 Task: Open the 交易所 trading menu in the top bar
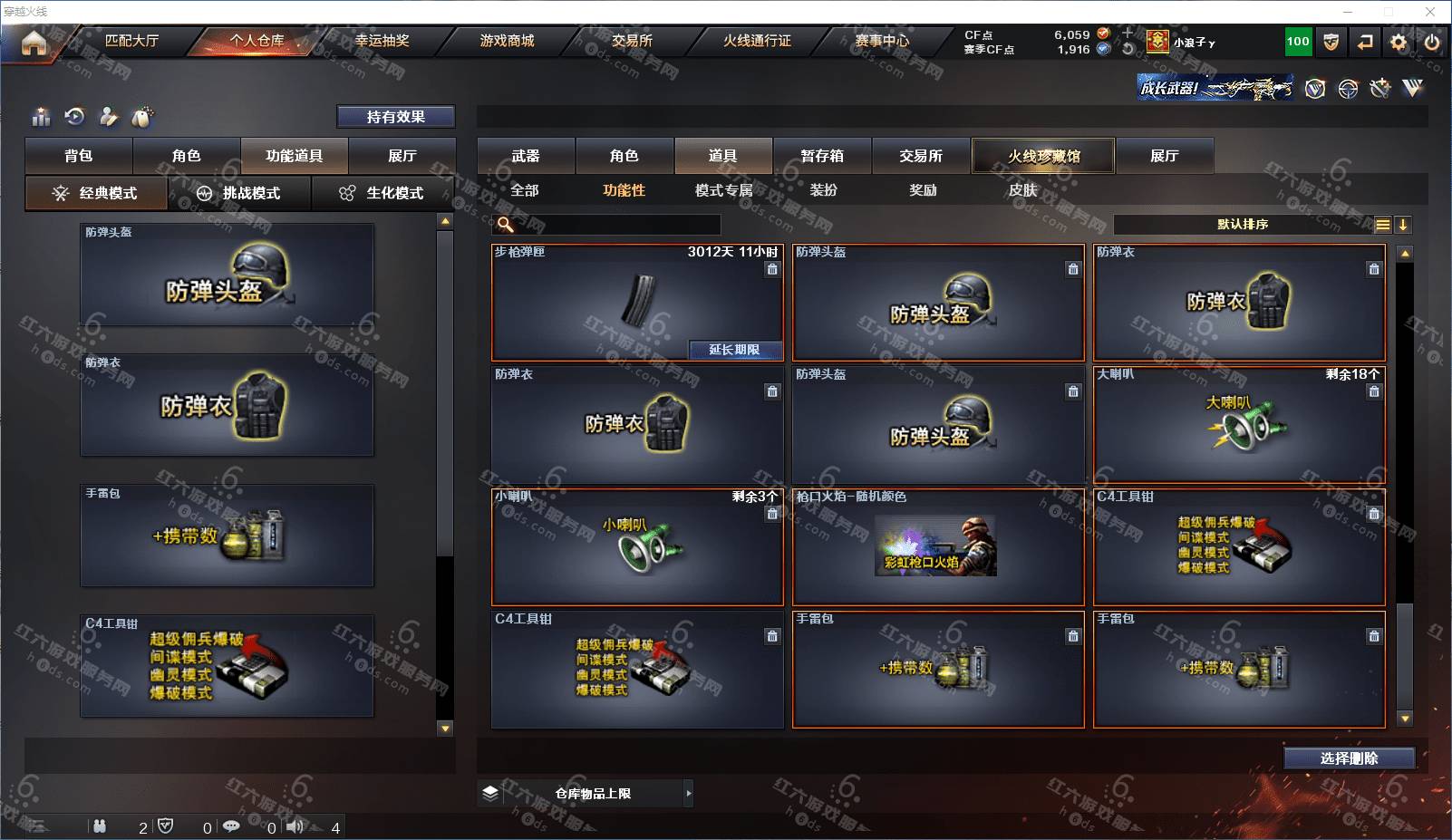click(632, 41)
